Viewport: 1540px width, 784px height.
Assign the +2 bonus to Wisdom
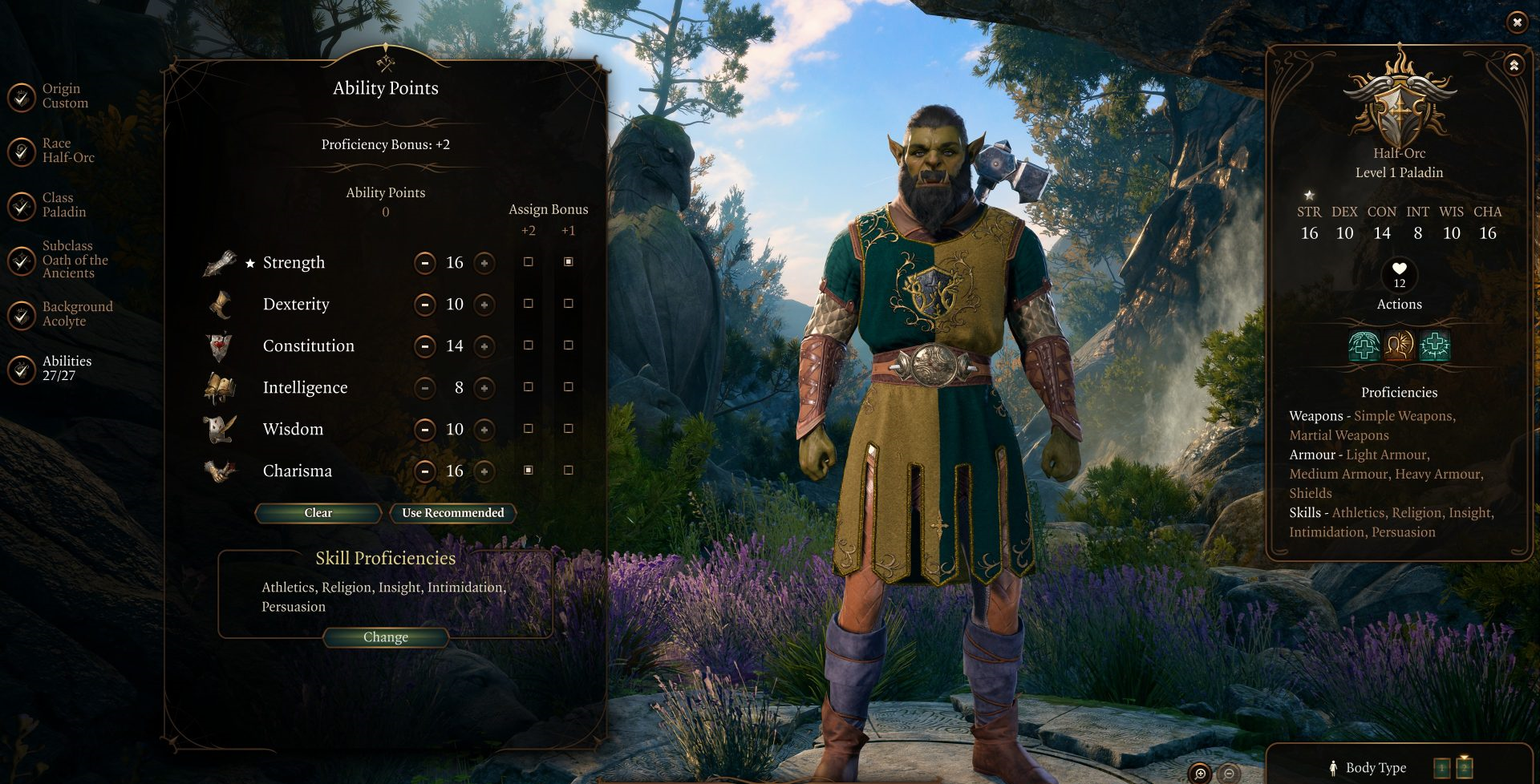pyautogui.click(x=527, y=429)
